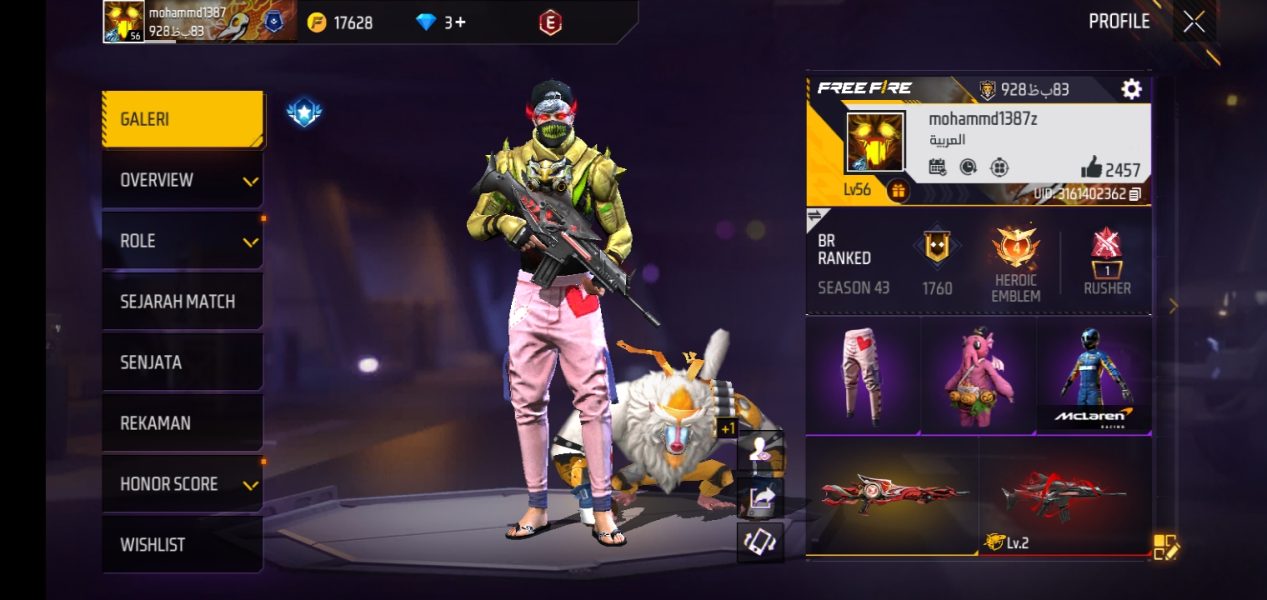Image resolution: width=1267 pixels, height=600 pixels.
Task: Tap the share arrow button
Action: 760,496
